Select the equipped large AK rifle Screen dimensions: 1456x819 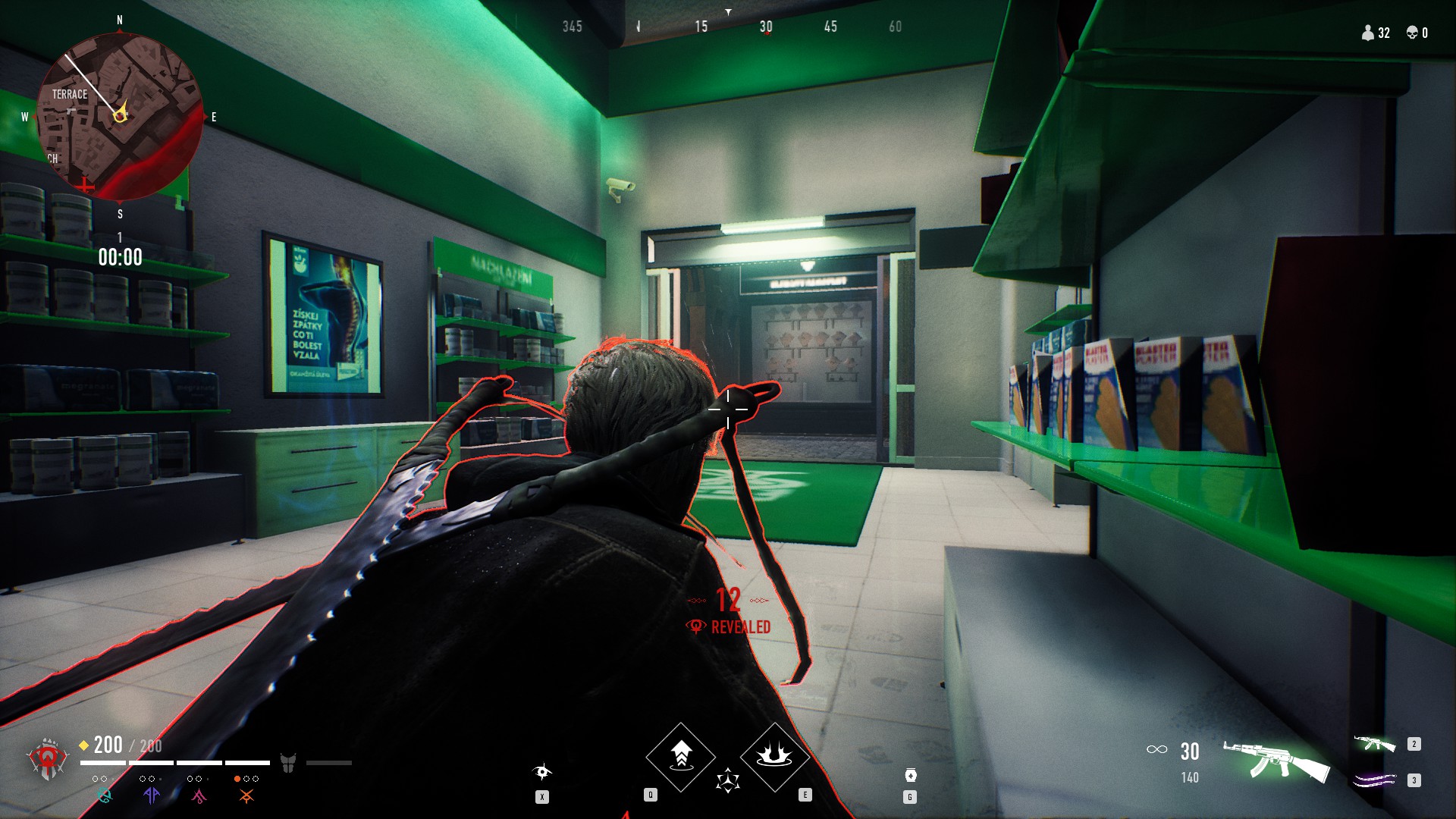coord(1276,761)
